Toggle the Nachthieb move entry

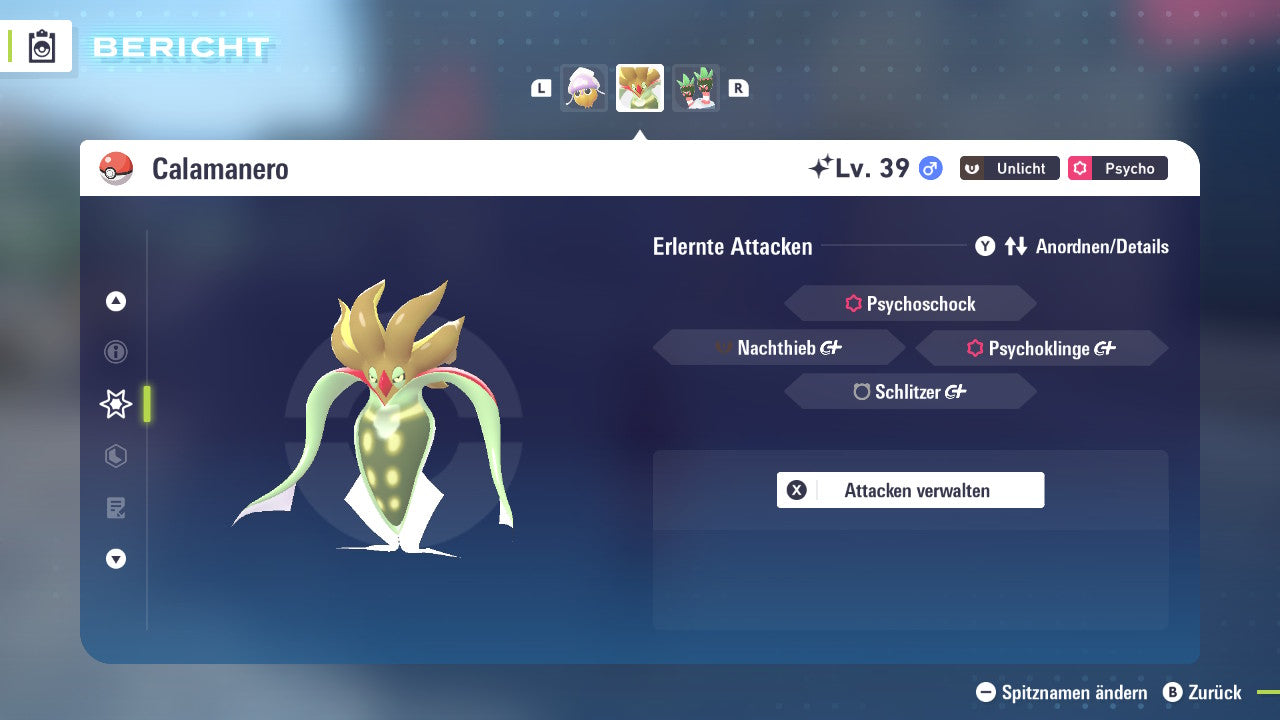coord(778,347)
